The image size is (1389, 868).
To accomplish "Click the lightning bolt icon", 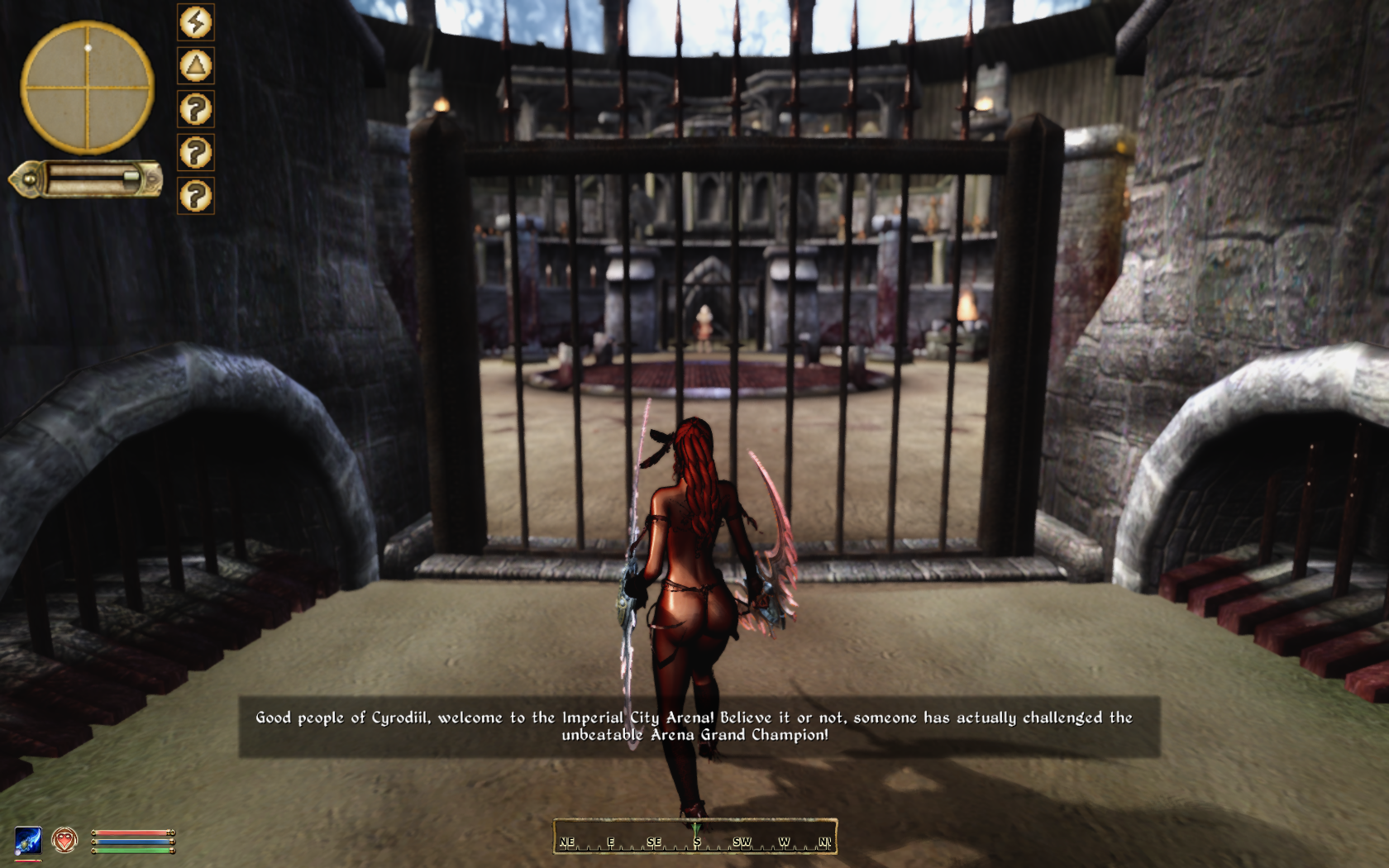I will tap(196, 22).
